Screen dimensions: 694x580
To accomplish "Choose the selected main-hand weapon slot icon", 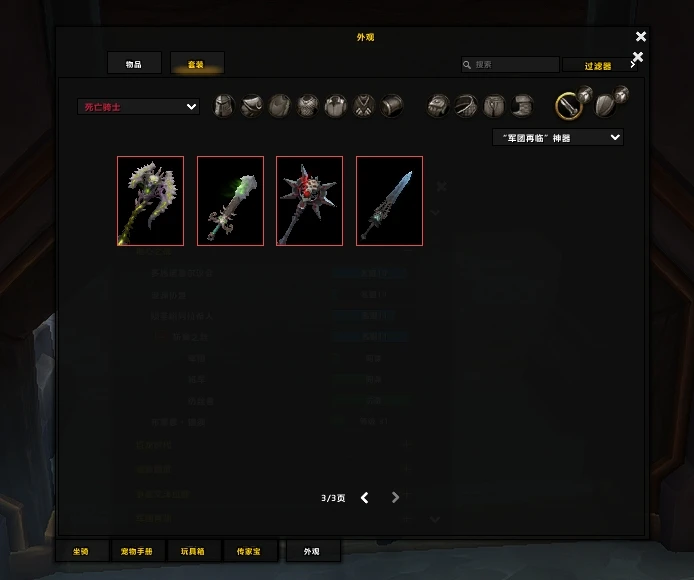I will click(x=569, y=104).
